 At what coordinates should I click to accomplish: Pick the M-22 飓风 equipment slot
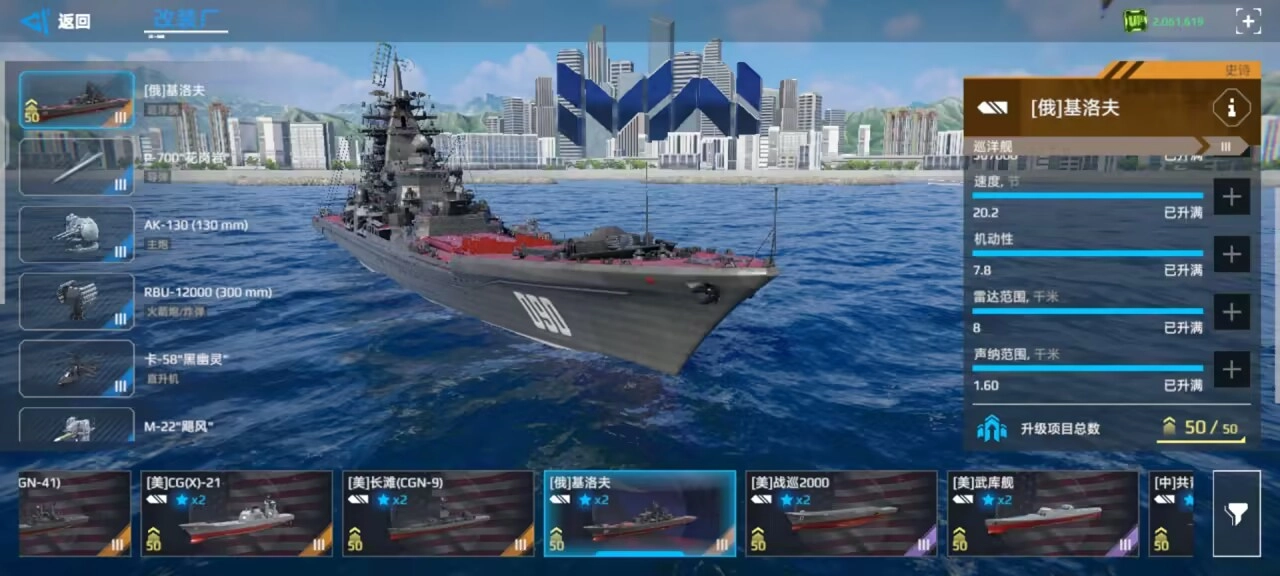(x=76, y=426)
